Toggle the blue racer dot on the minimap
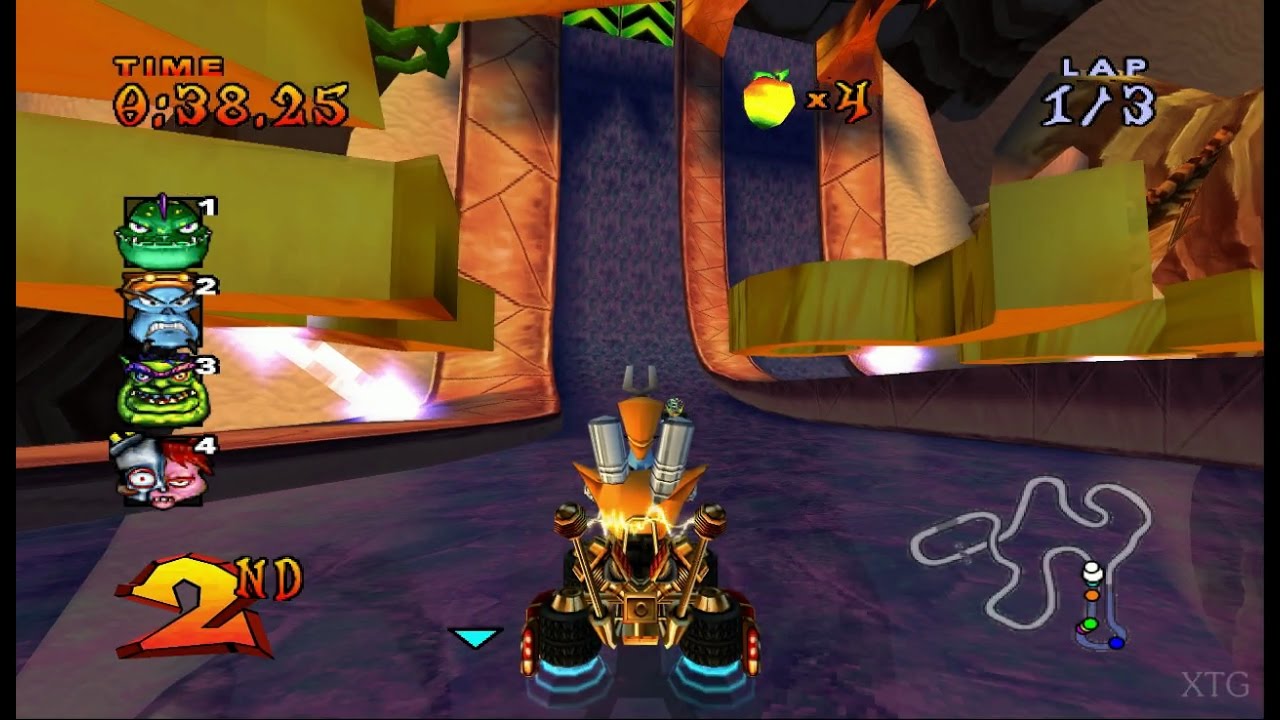The height and width of the screenshot is (720, 1280). 1116,643
